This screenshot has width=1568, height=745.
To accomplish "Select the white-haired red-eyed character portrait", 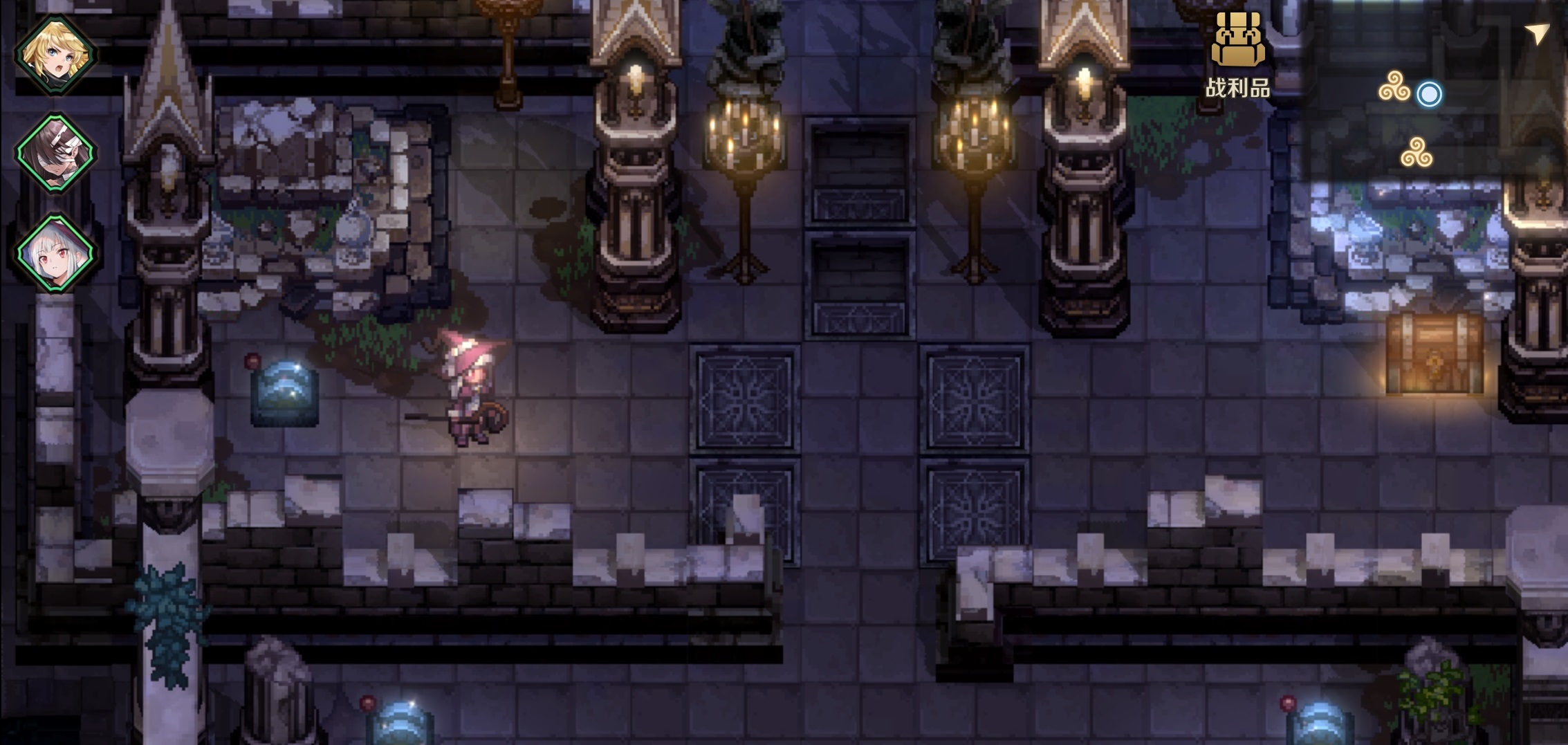I will (x=55, y=252).
